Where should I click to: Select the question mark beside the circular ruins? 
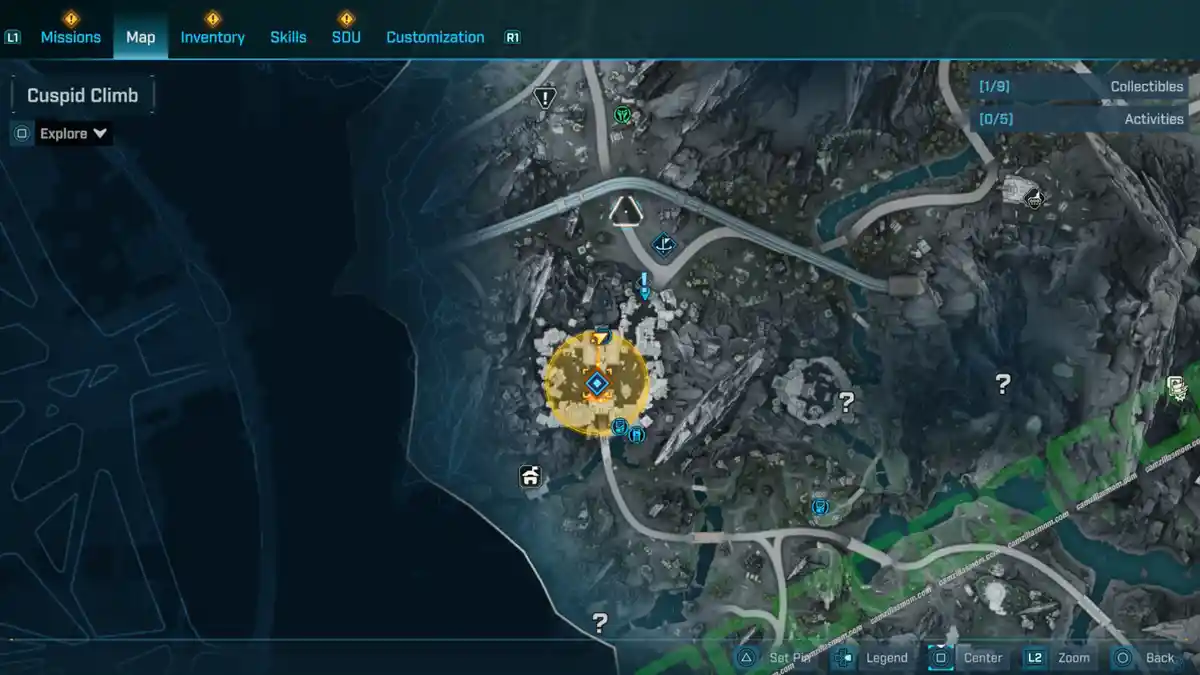pos(847,402)
